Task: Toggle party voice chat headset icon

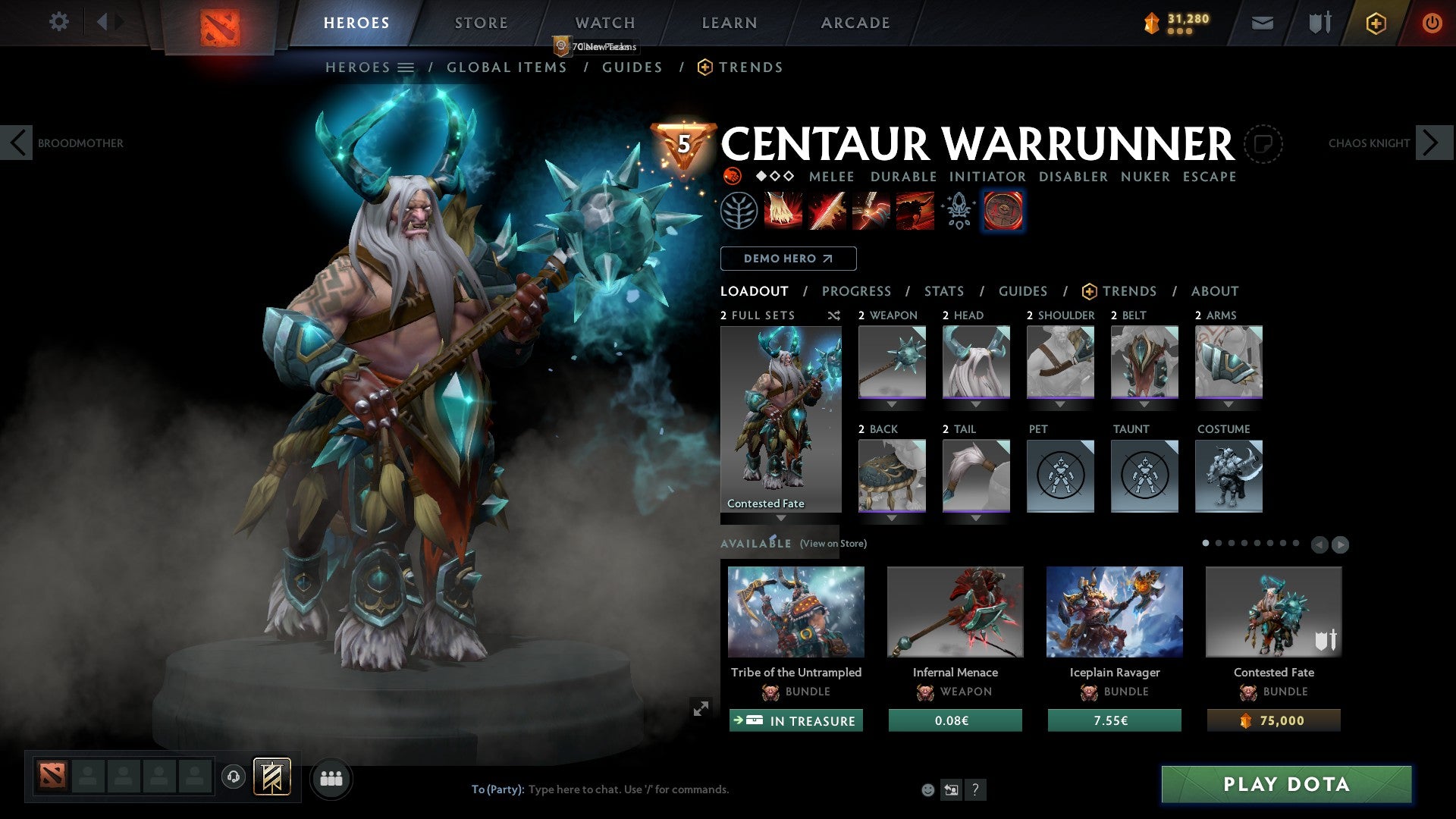Action: pos(233,778)
